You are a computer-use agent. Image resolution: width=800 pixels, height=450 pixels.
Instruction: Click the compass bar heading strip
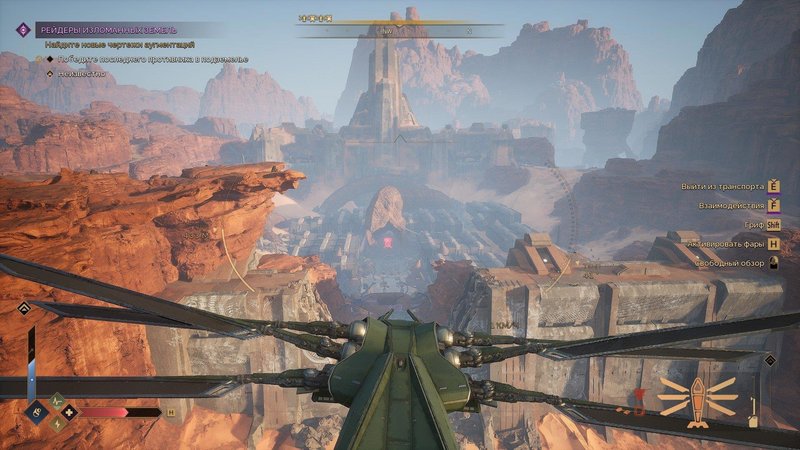coord(400,31)
